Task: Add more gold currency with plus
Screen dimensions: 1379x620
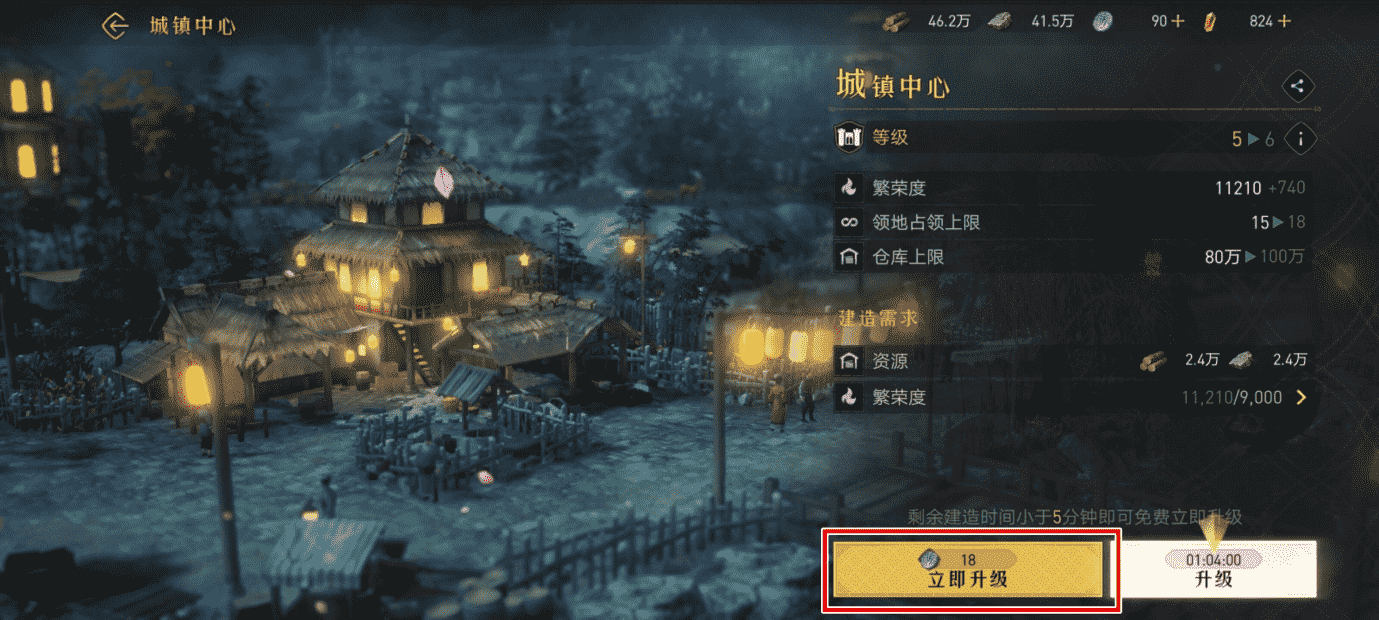Action: click(x=1284, y=21)
